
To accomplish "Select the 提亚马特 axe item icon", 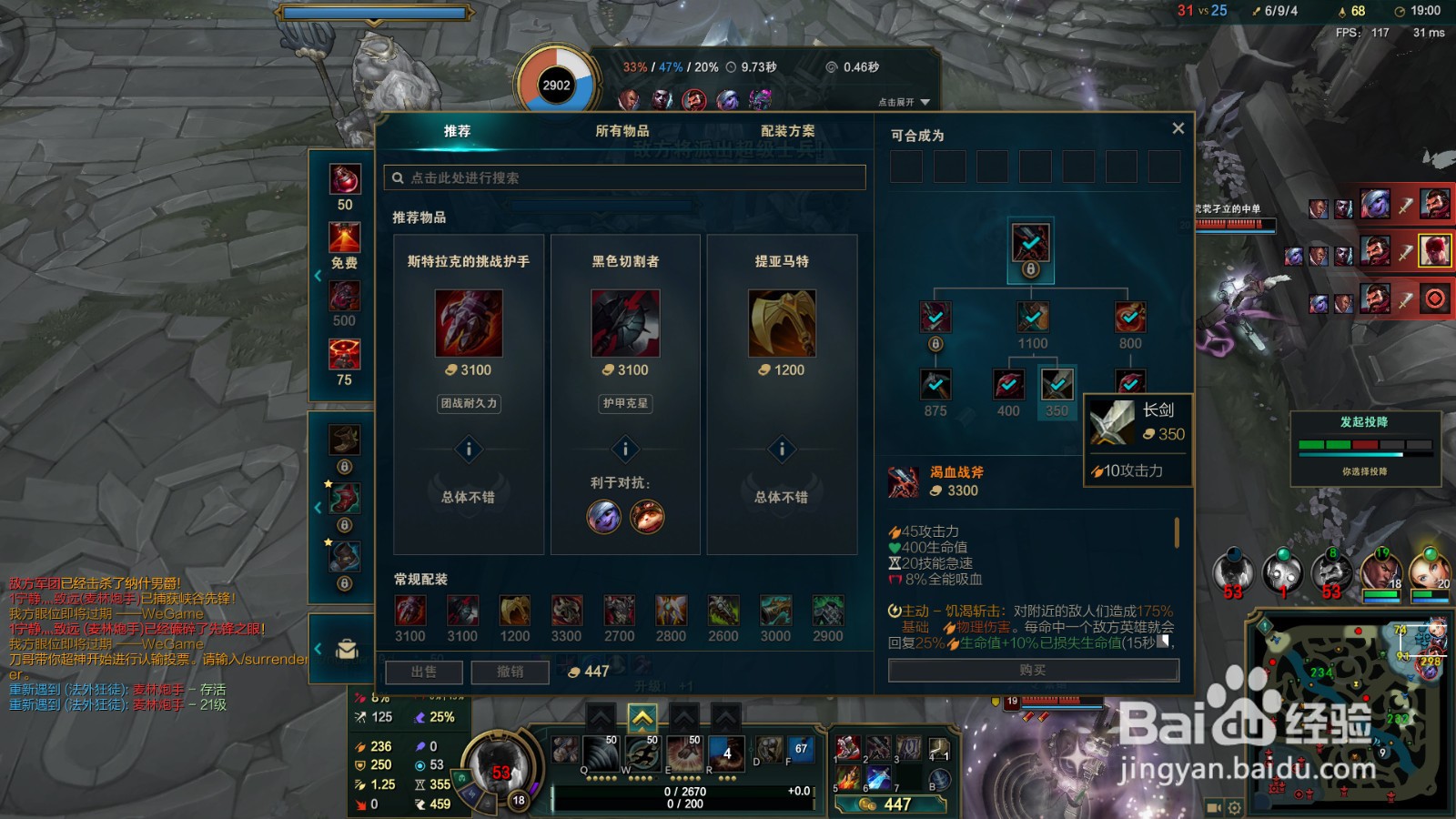I will (780, 324).
